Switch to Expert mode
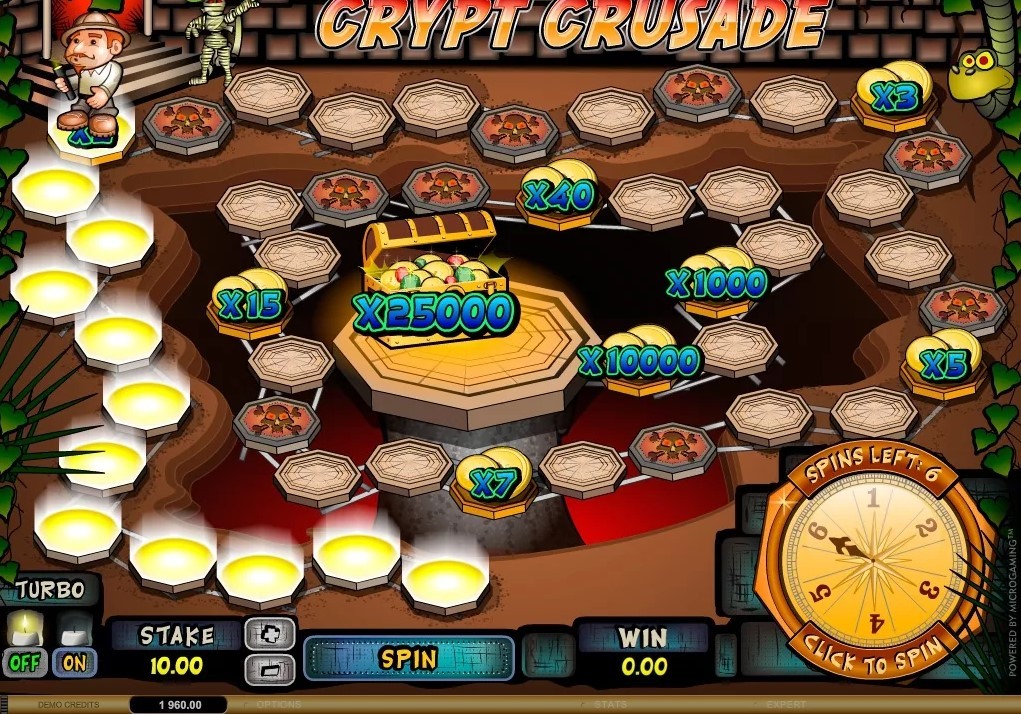The image size is (1021, 714). pos(784,705)
